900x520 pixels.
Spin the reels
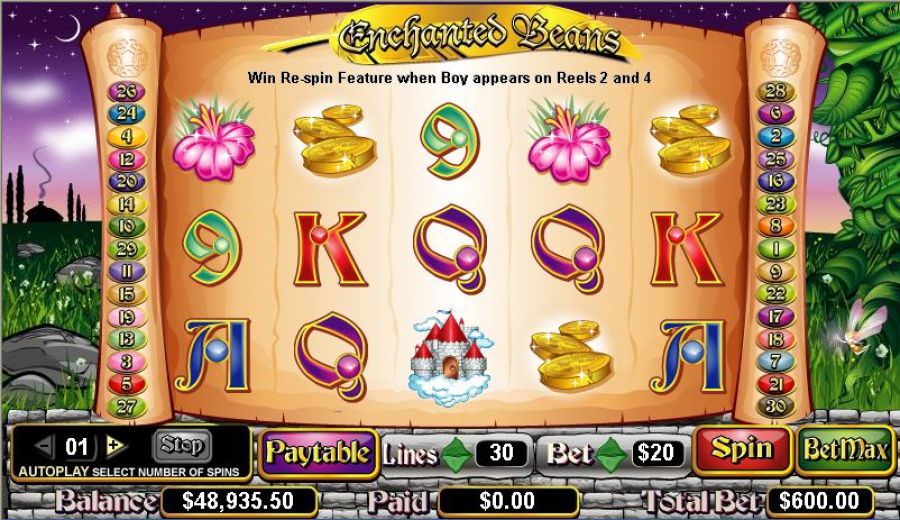pos(743,451)
